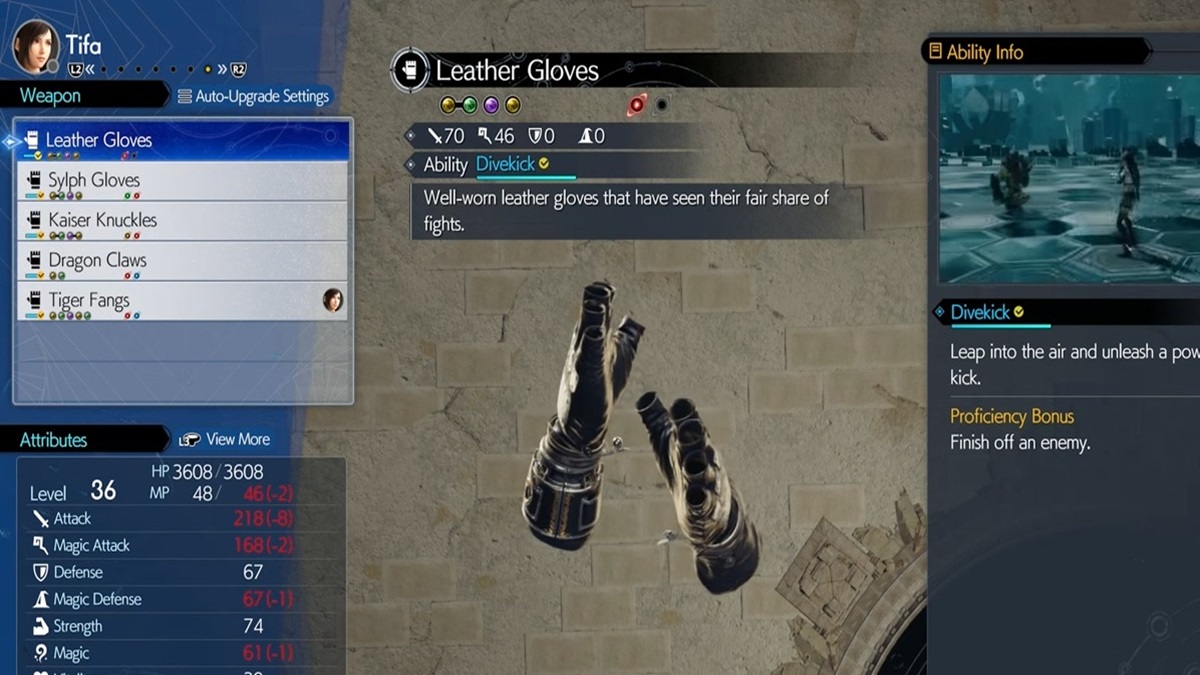Select the Kaiser Knuckles entry
The width and height of the screenshot is (1200, 675).
185,221
